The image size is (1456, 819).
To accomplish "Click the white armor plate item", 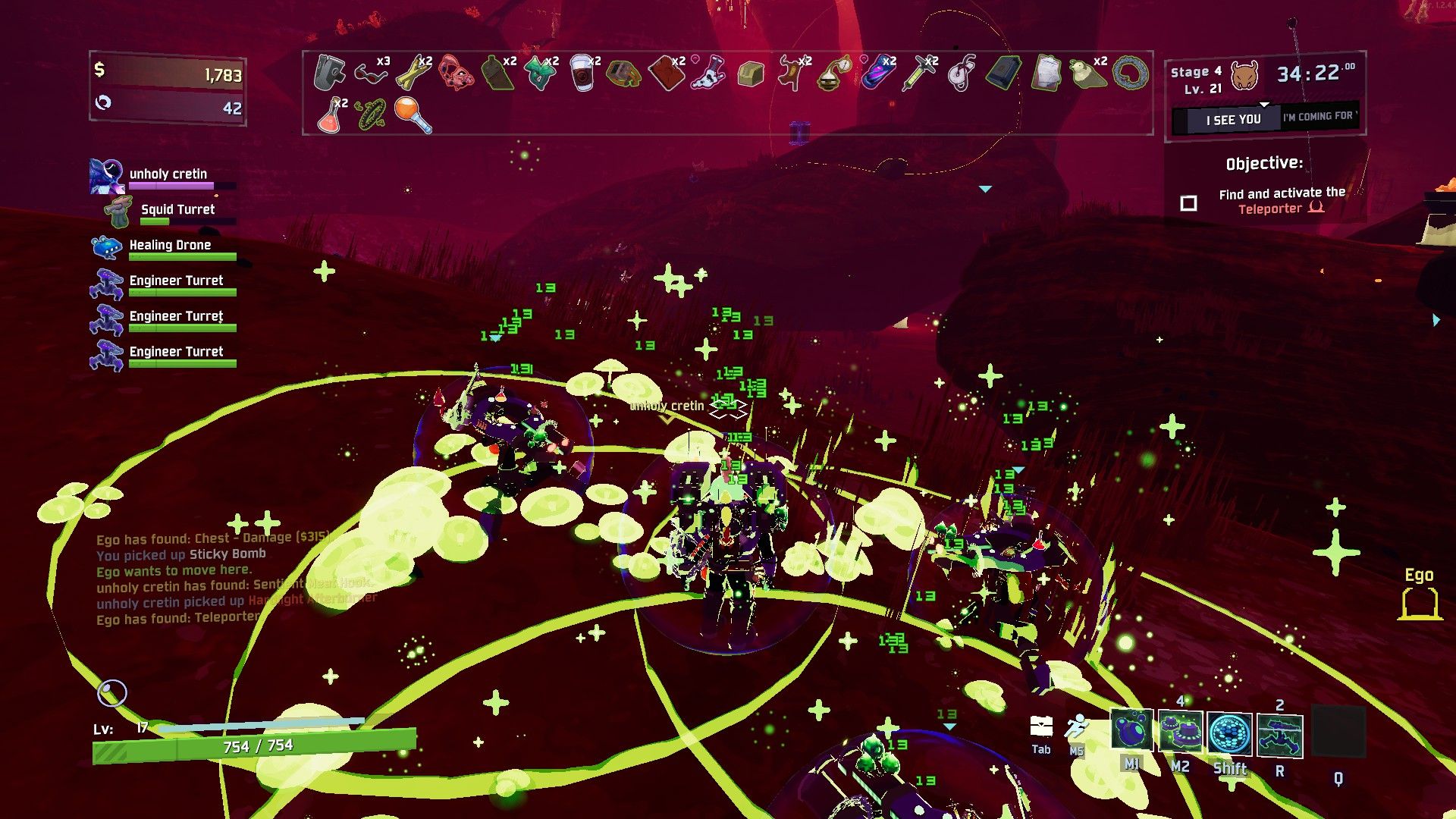I will tap(1045, 74).
